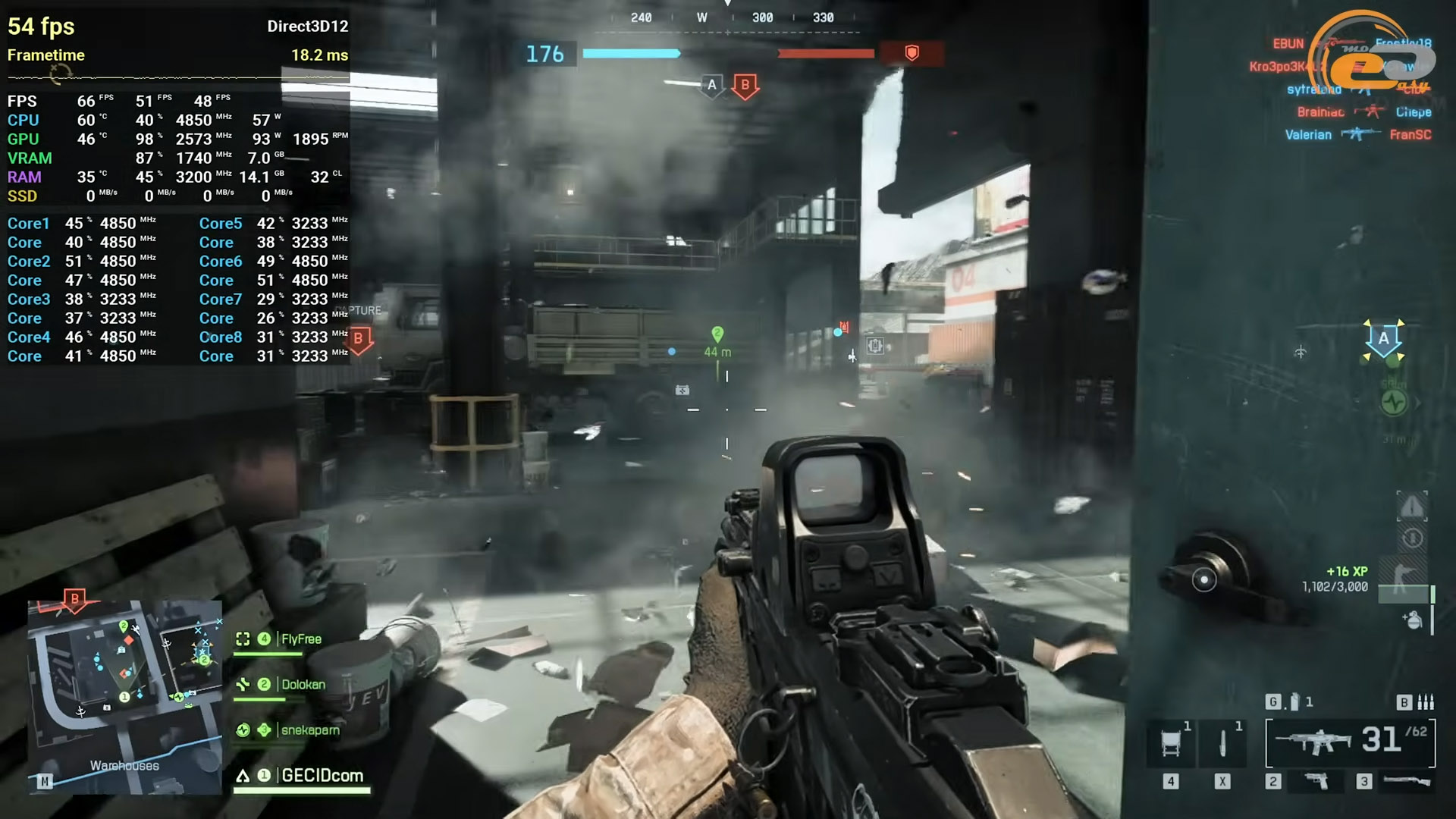Switch to the pistol sidearm slot
Image resolution: width=1456 pixels, height=819 pixels.
[x=1316, y=781]
